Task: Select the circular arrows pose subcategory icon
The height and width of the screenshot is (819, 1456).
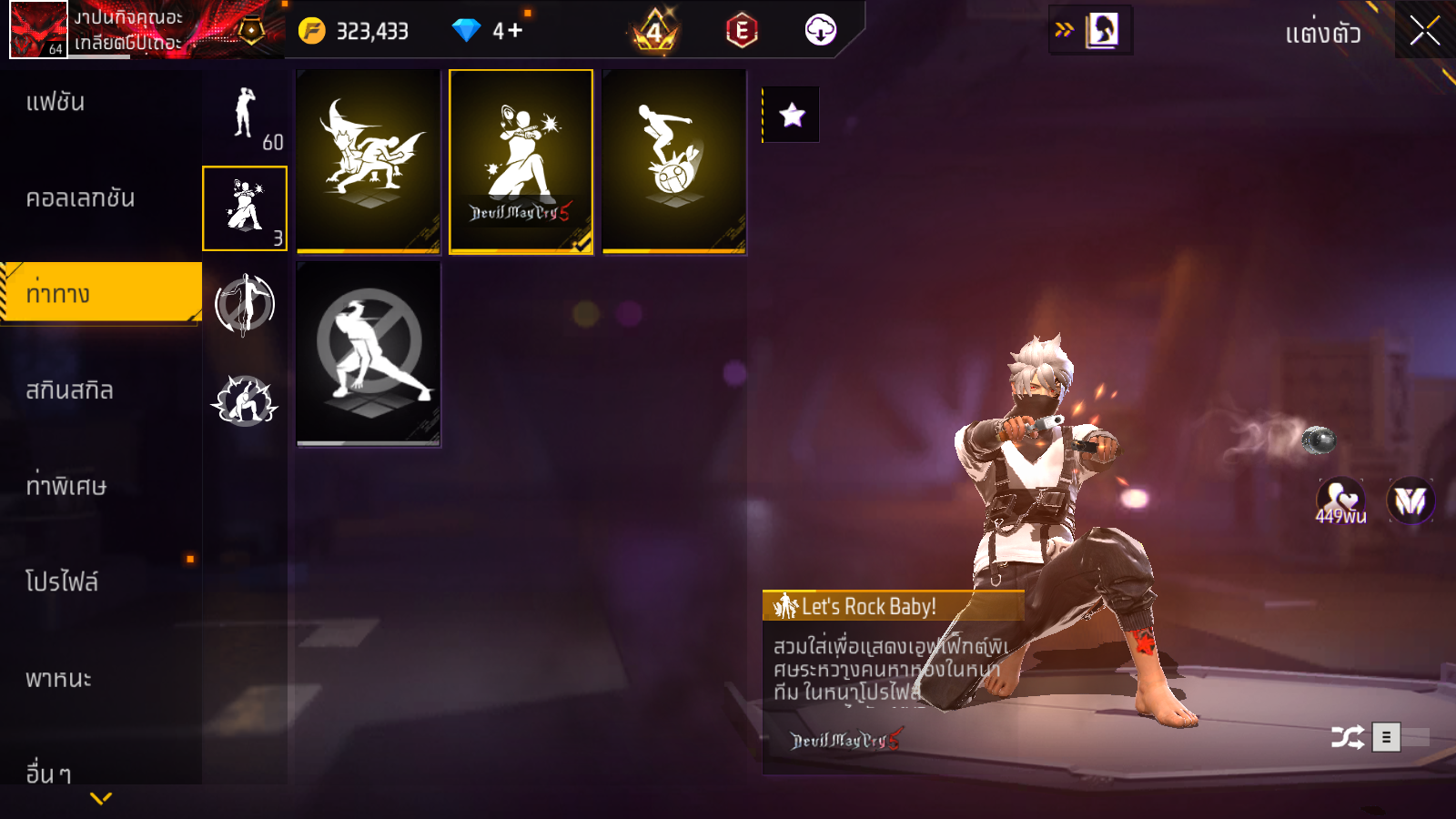Action: click(245, 305)
